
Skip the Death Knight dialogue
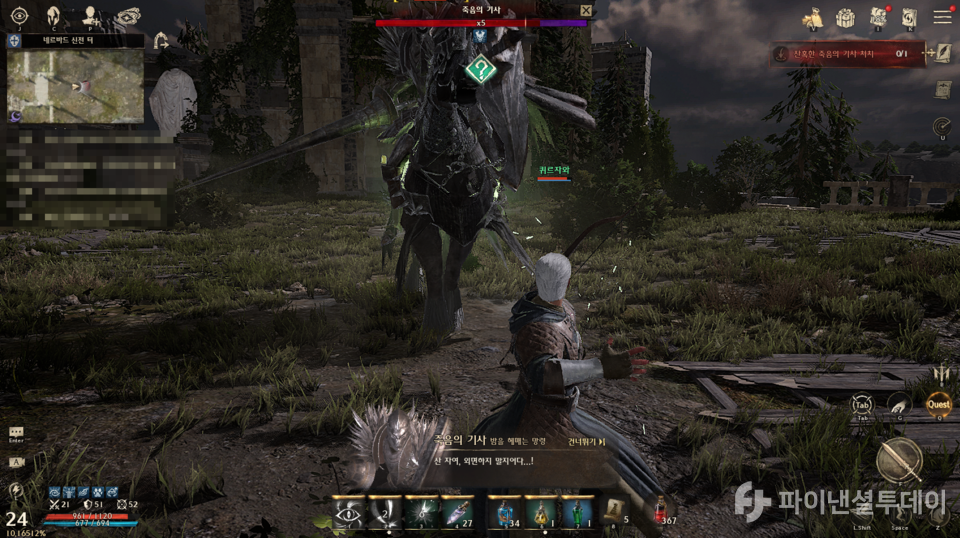[x=586, y=441]
